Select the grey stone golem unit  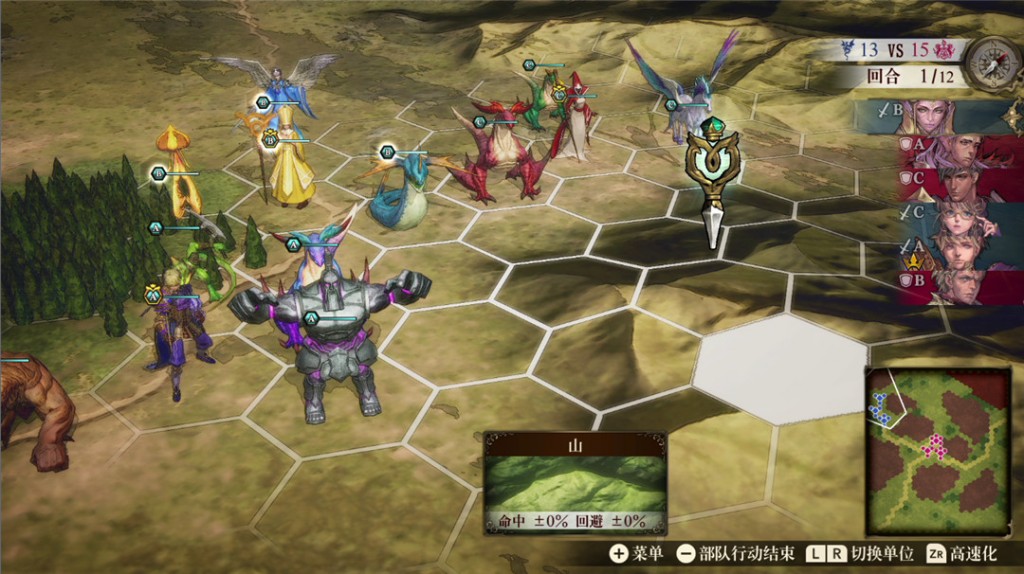point(333,340)
